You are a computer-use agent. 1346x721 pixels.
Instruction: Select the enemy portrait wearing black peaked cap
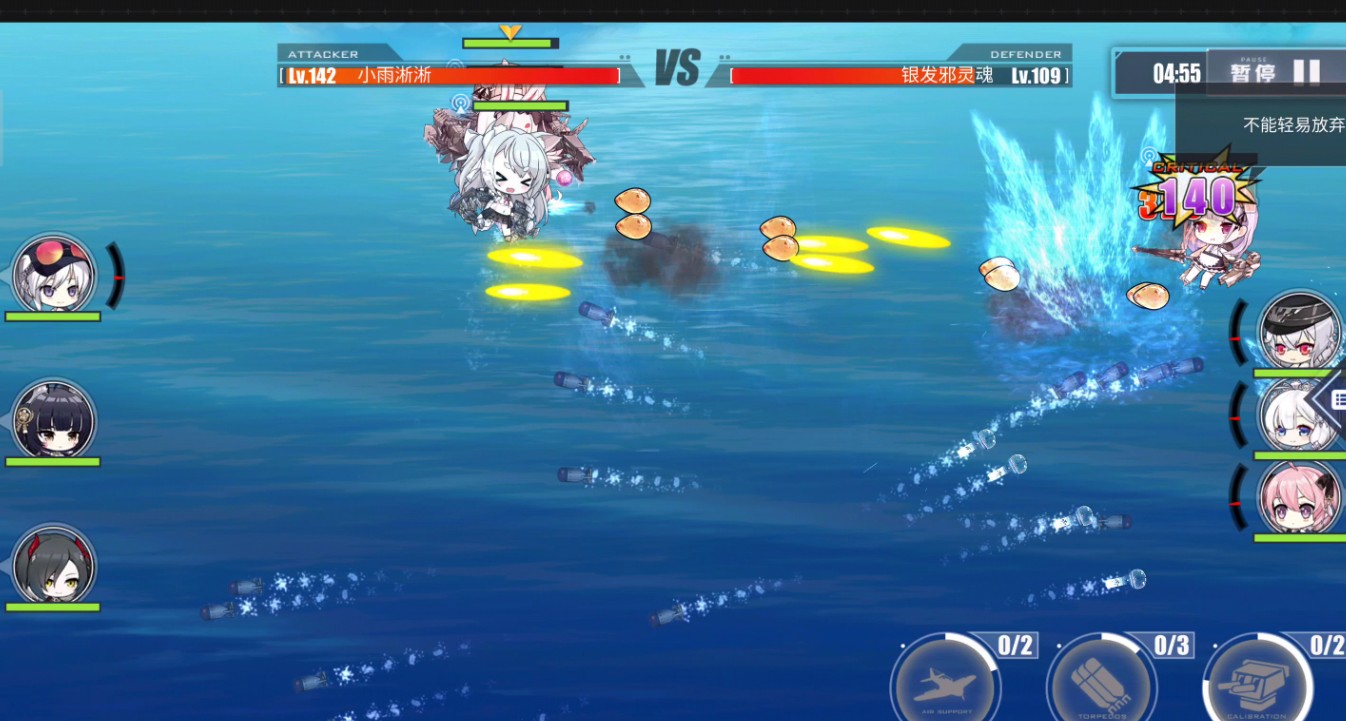[x=1298, y=332]
